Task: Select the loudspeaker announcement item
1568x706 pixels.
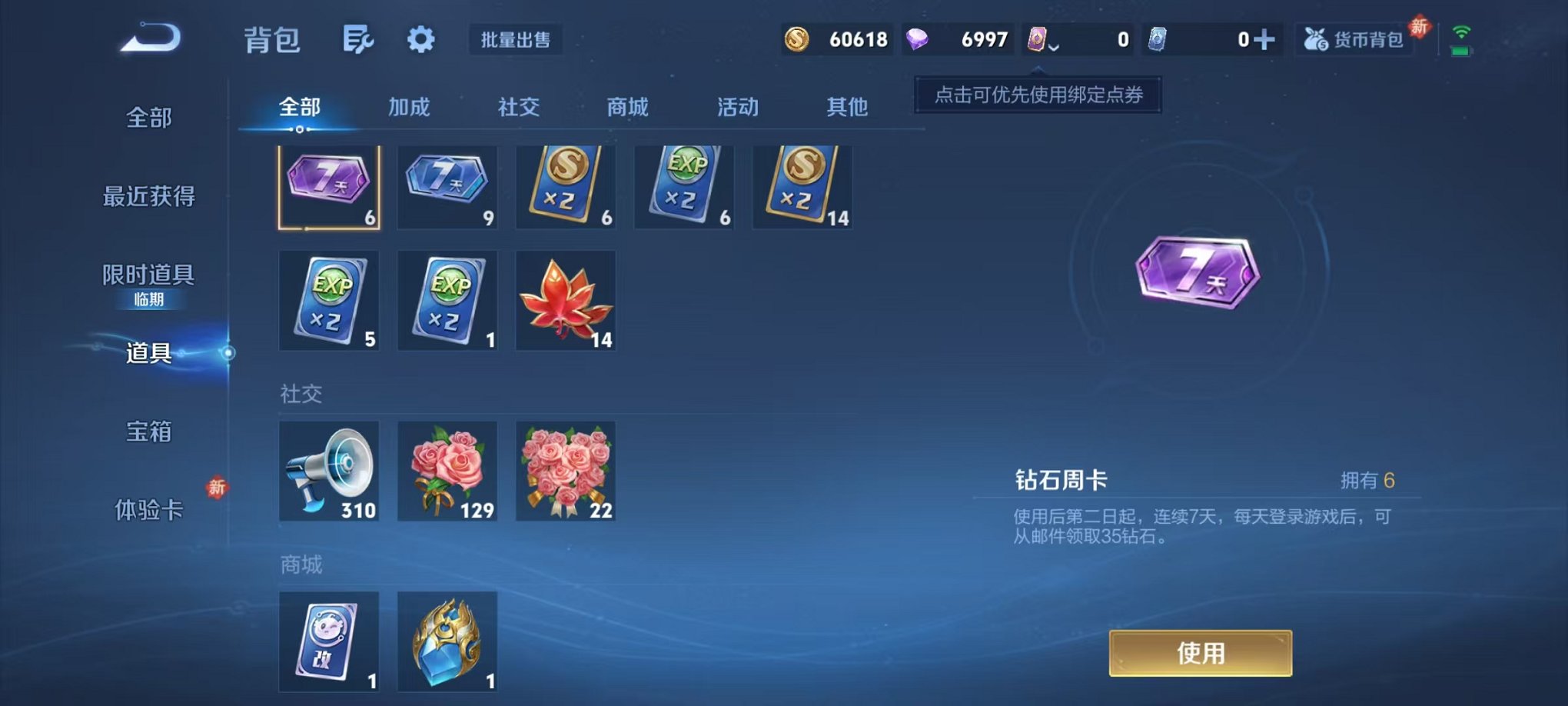Action: 329,470
